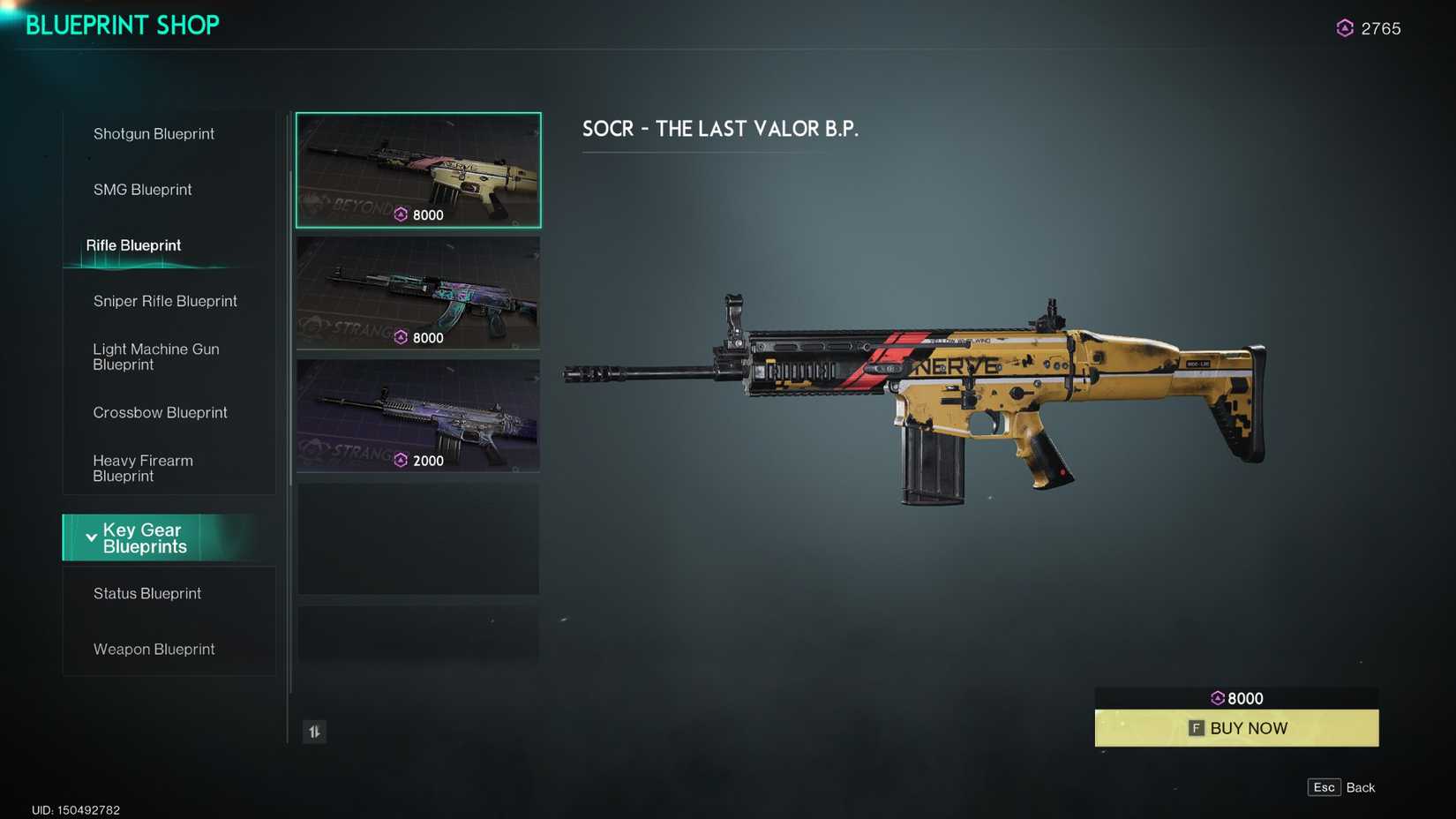Viewport: 1456px width, 819px height.
Task: Click the Esc key icon near Back
Action: coord(1324,786)
